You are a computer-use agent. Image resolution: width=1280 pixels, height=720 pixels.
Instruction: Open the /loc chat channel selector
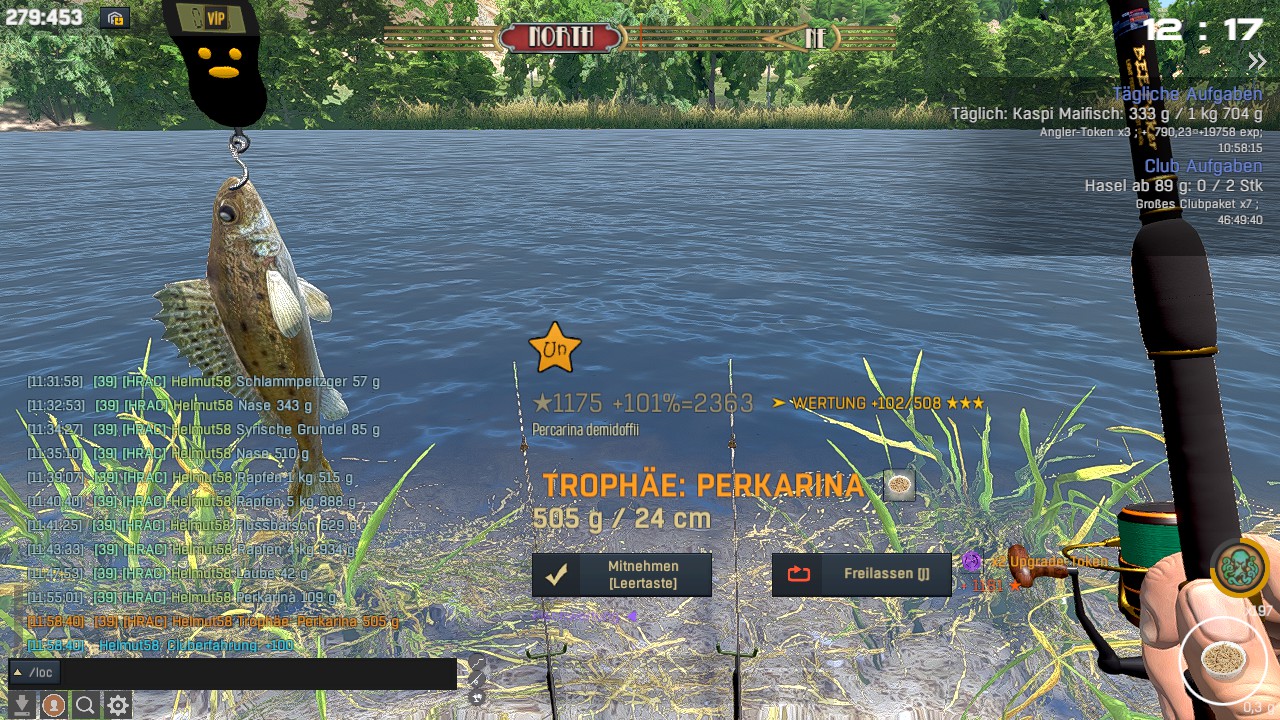coord(35,673)
